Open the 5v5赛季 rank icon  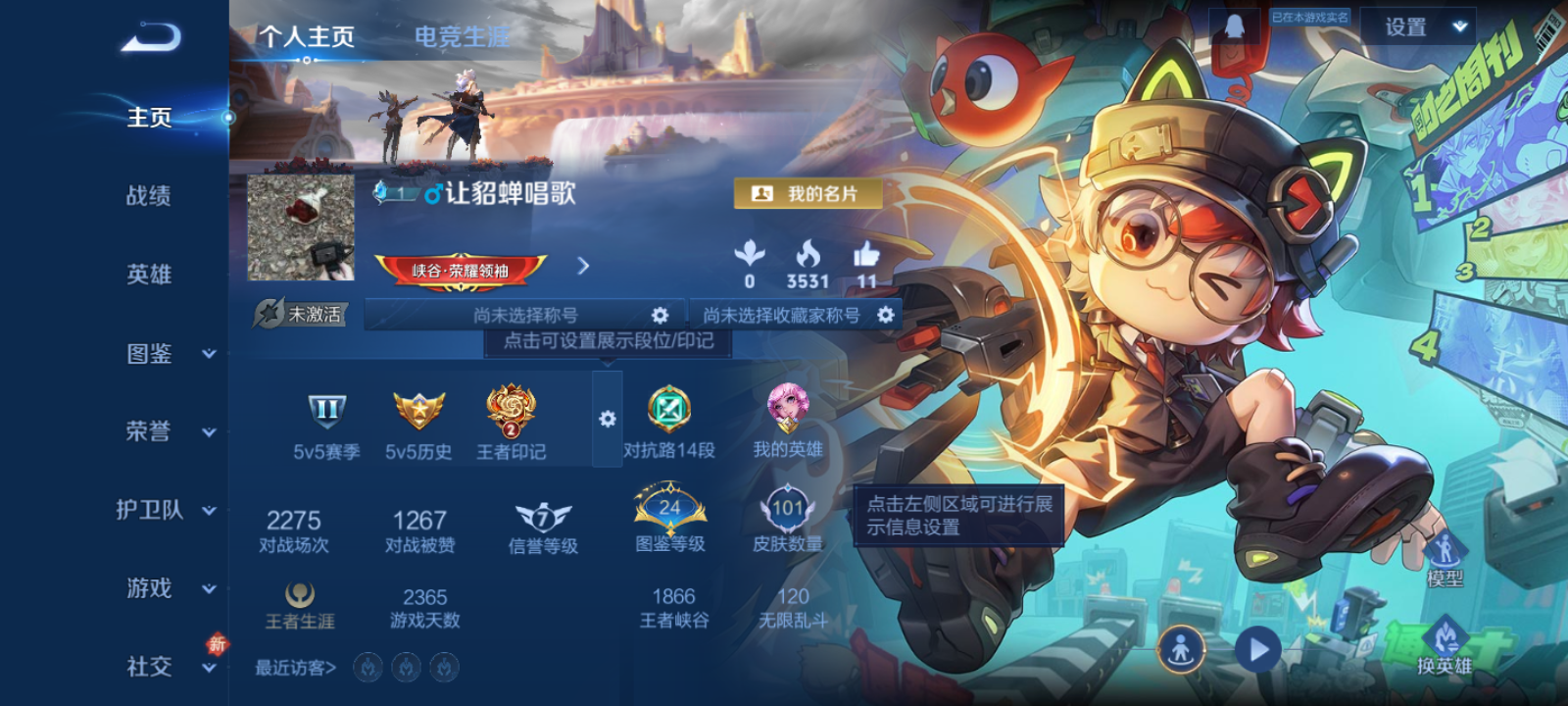pos(327,413)
